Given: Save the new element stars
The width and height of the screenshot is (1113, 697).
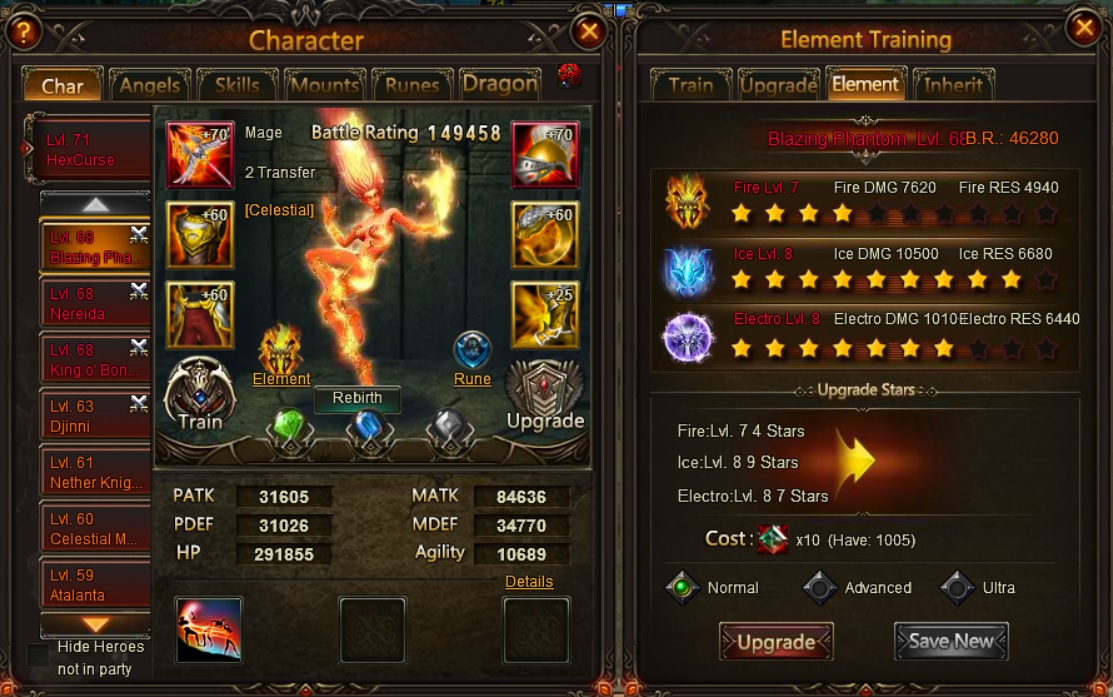Looking at the screenshot, I should (x=951, y=642).
